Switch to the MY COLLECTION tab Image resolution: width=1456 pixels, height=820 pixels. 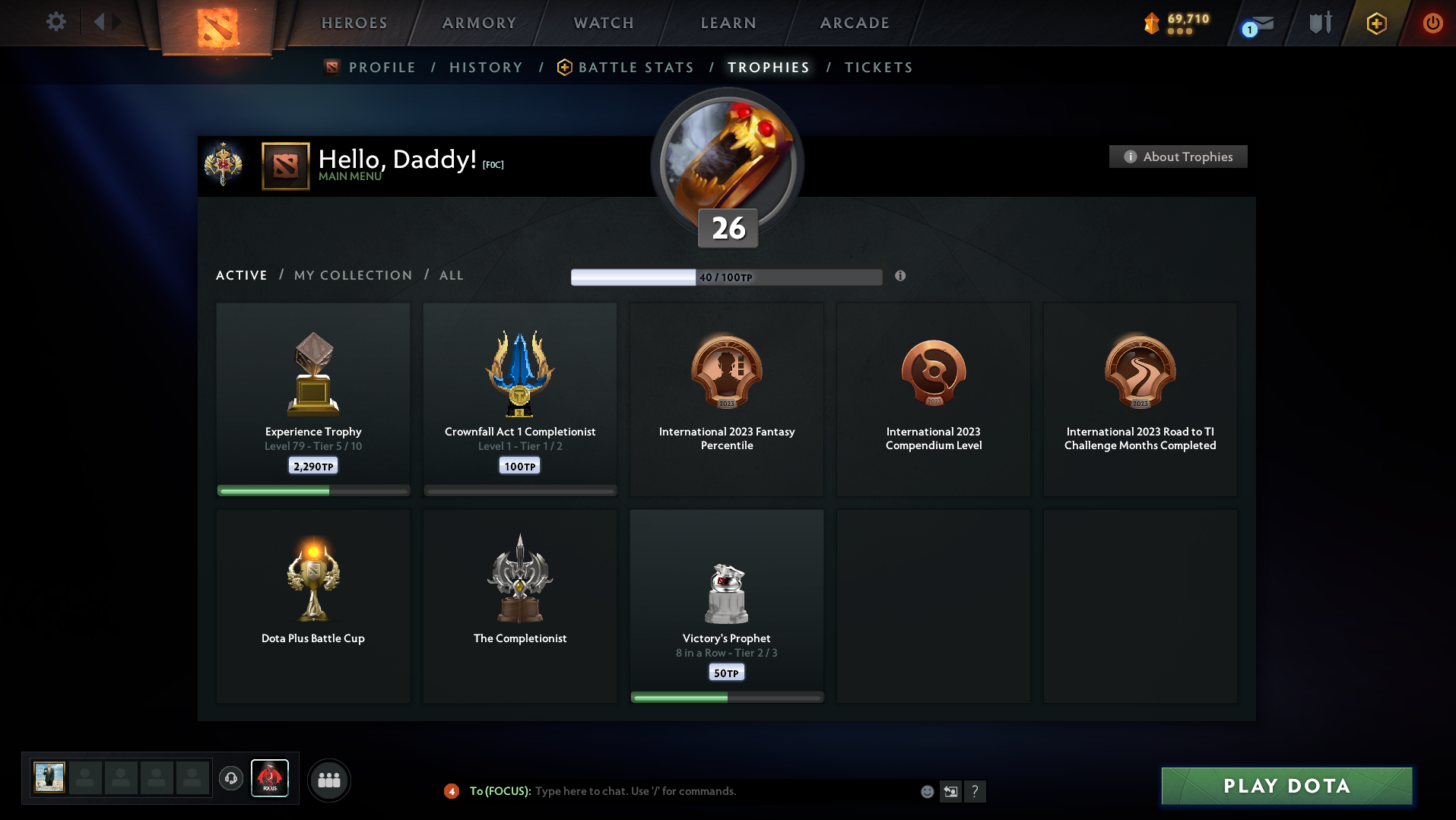click(x=352, y=275)
